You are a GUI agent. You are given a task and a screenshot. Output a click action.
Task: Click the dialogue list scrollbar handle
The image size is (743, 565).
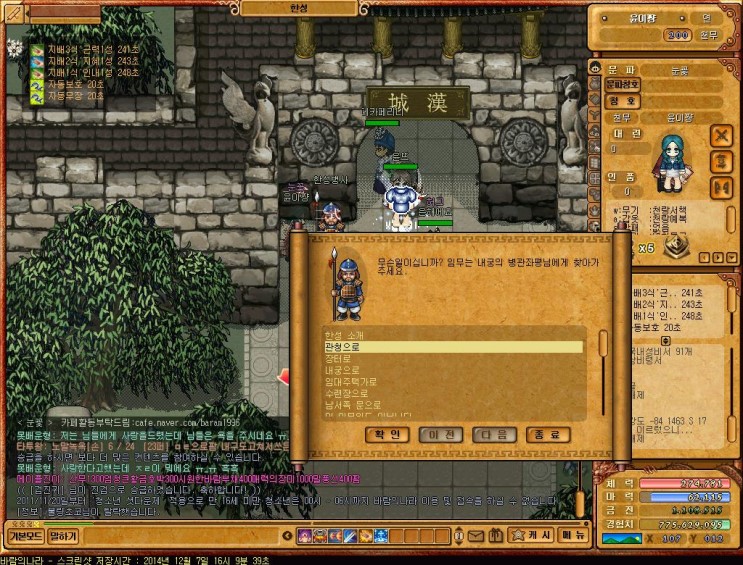coord(602,341)
